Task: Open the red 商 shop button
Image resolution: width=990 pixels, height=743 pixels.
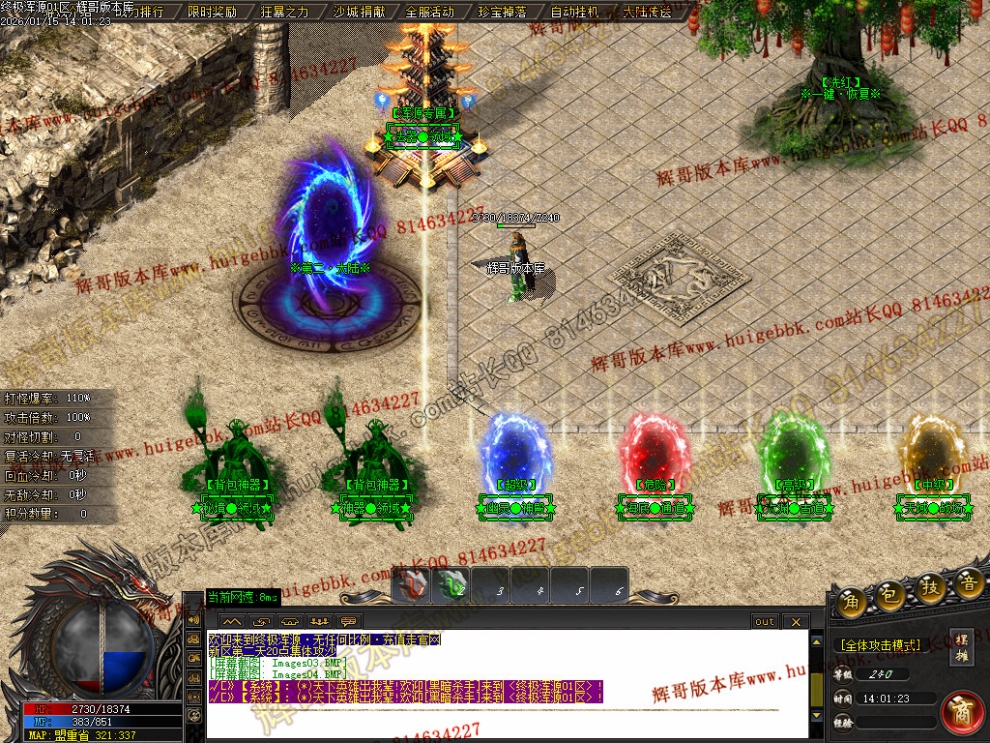Action: click(961, 711)
